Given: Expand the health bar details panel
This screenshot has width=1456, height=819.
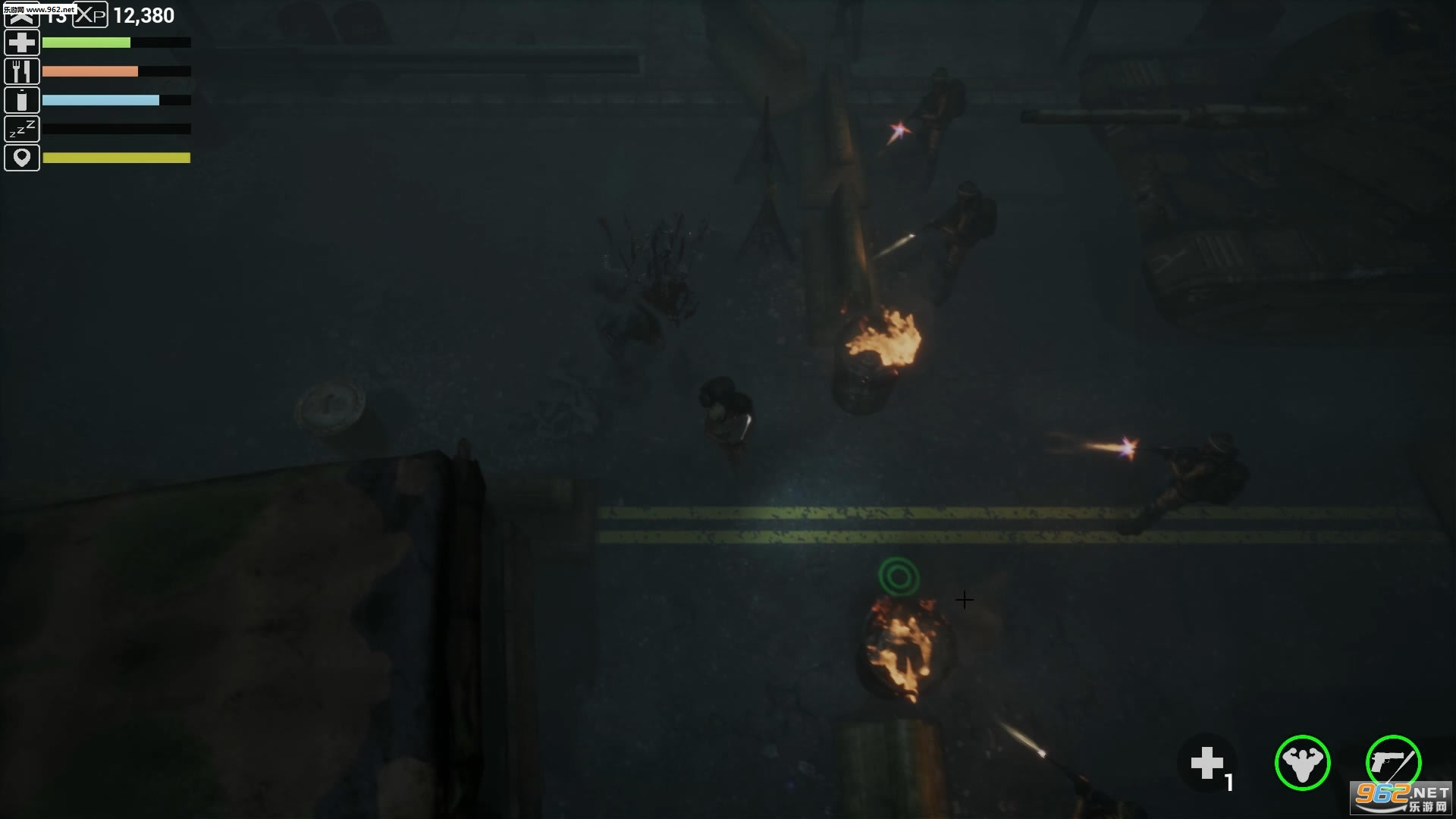Looking at the screenshot, I should pyautogui.click(x=87, y=43).
